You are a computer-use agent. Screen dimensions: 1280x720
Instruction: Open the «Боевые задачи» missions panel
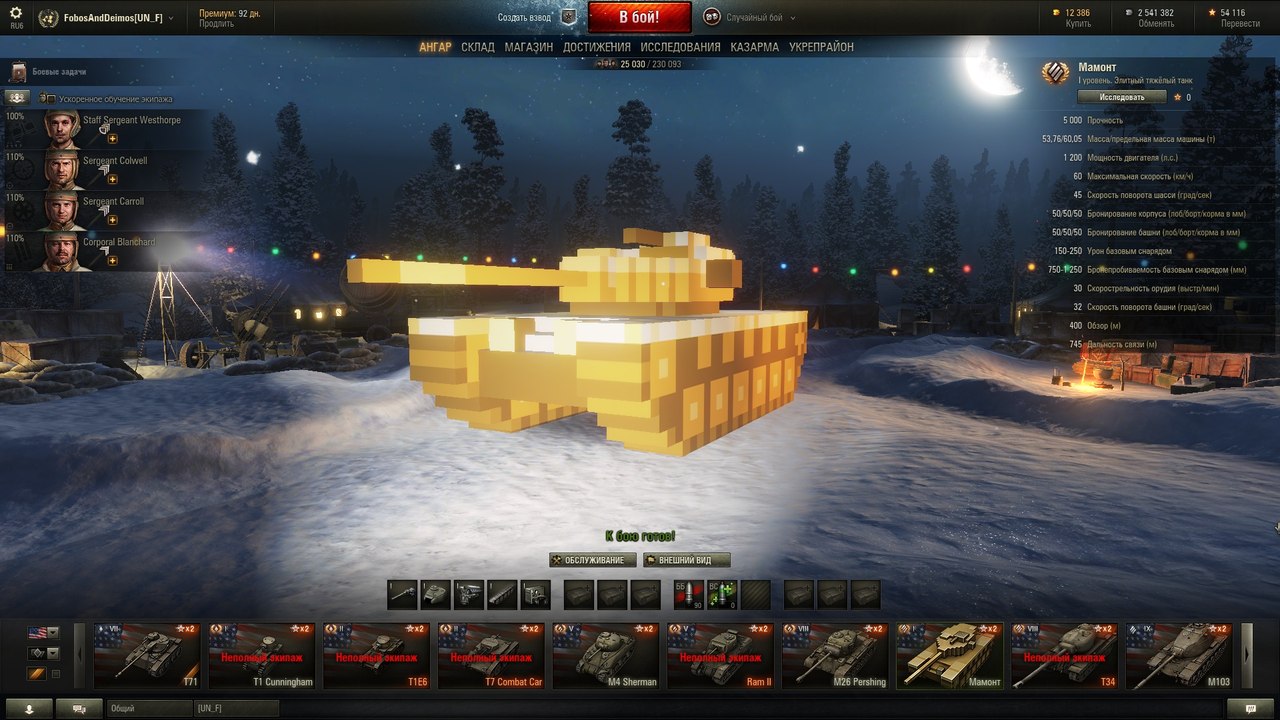point(60,72)
